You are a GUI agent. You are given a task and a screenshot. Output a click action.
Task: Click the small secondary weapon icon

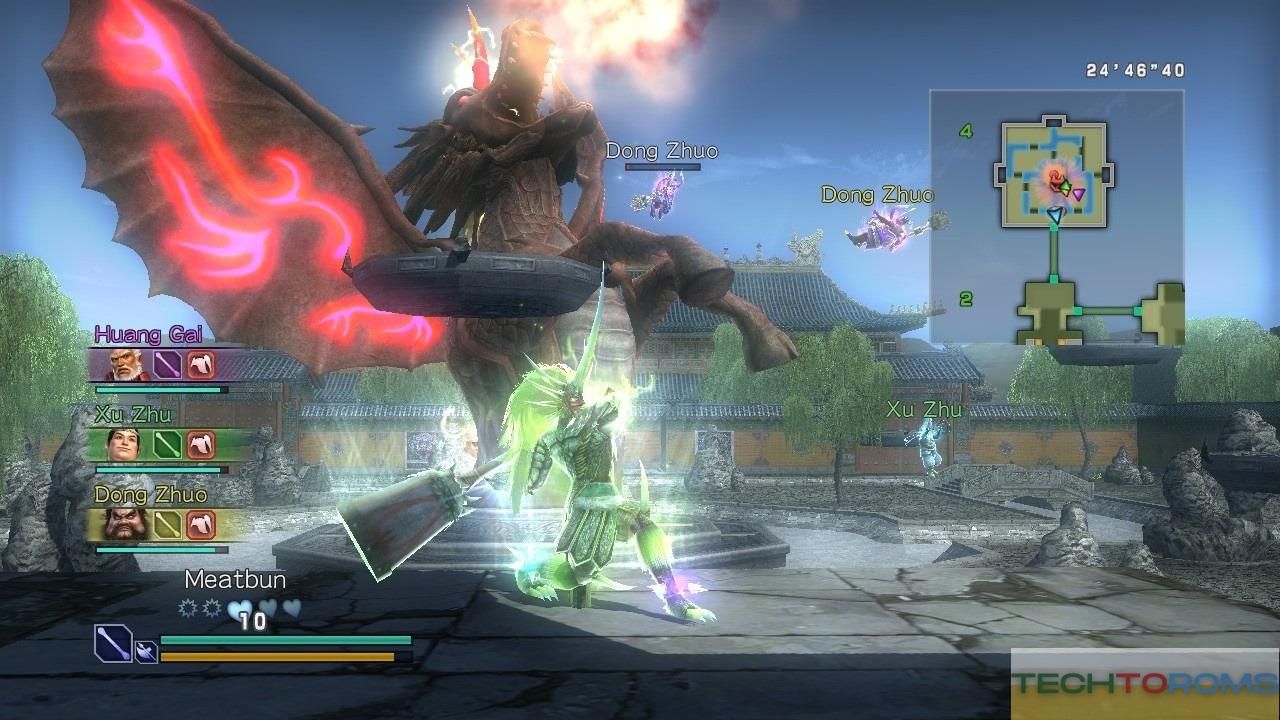coord(146,652)
